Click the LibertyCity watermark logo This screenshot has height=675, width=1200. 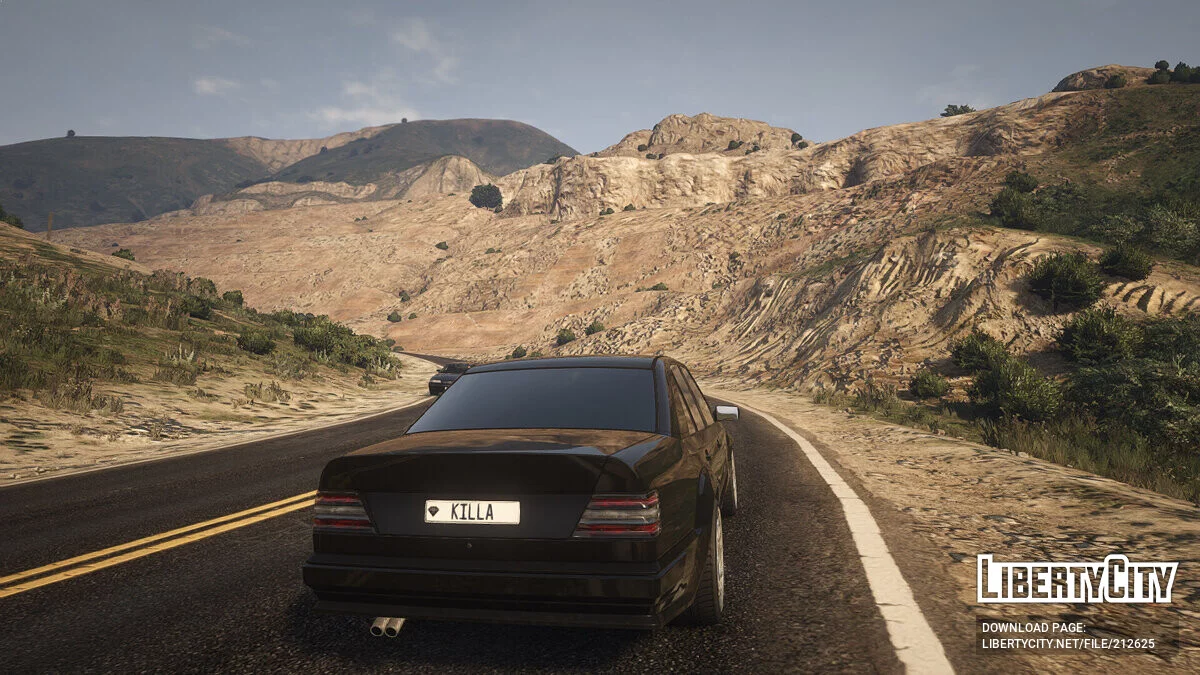click(x=1077, y=579)
